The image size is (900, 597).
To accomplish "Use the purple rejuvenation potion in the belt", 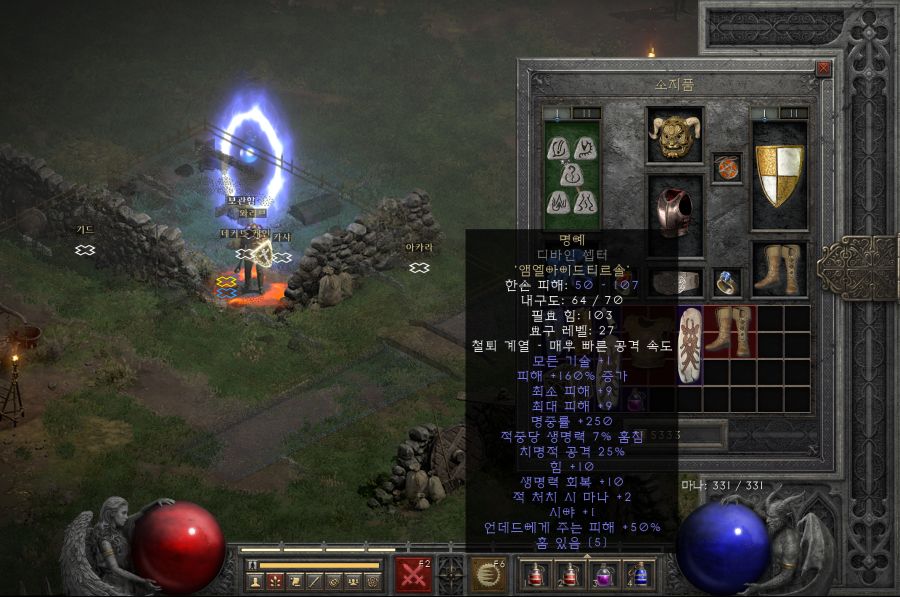I will [606, 575].
